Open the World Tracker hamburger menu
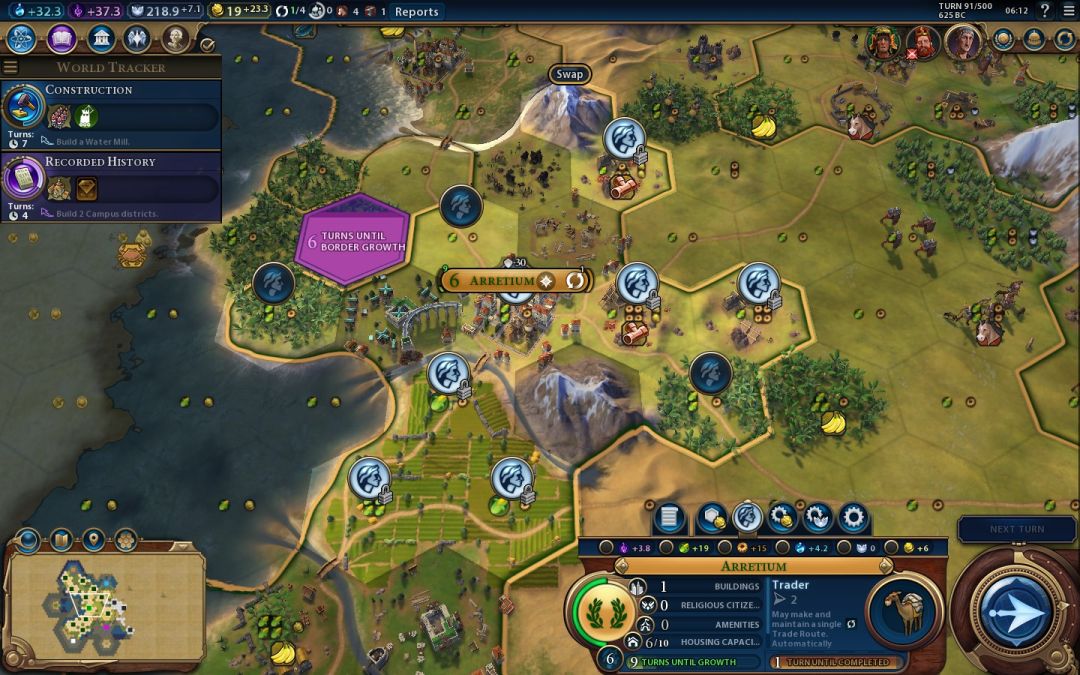Screen dimensions: 1080x675 [11, 67]
